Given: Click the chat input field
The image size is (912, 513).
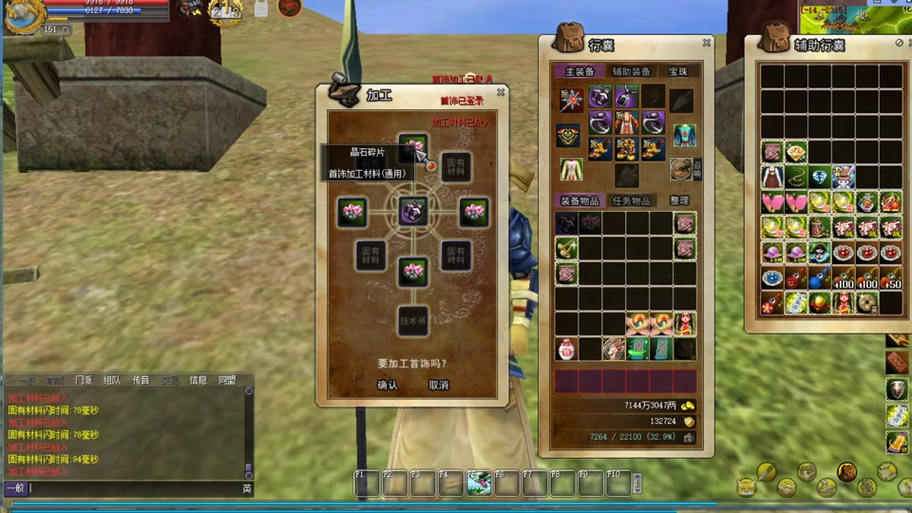Looking at the screenshot, I should click(130, 488).
